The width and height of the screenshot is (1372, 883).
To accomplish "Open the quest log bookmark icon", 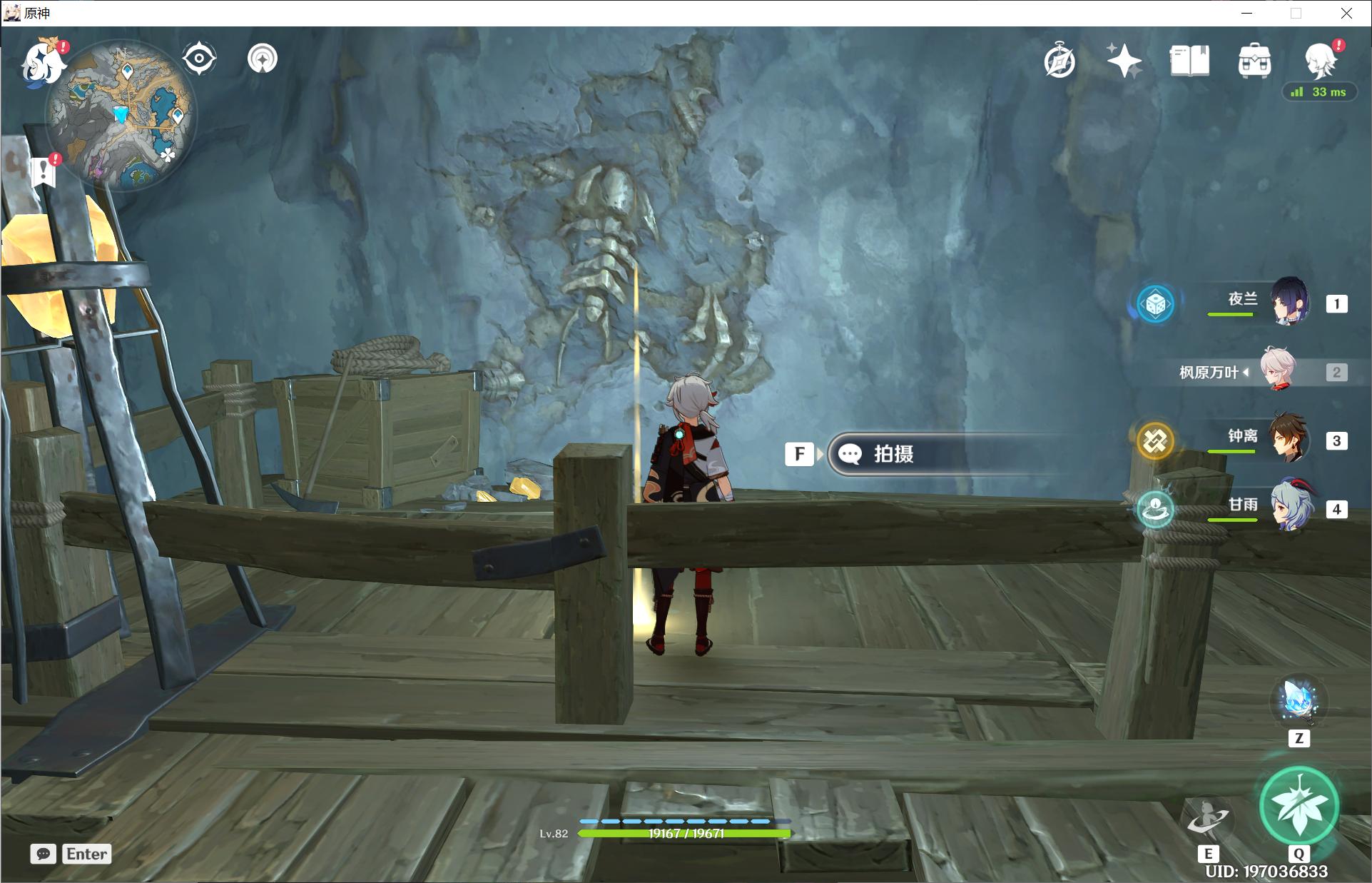I will [44, 171].
